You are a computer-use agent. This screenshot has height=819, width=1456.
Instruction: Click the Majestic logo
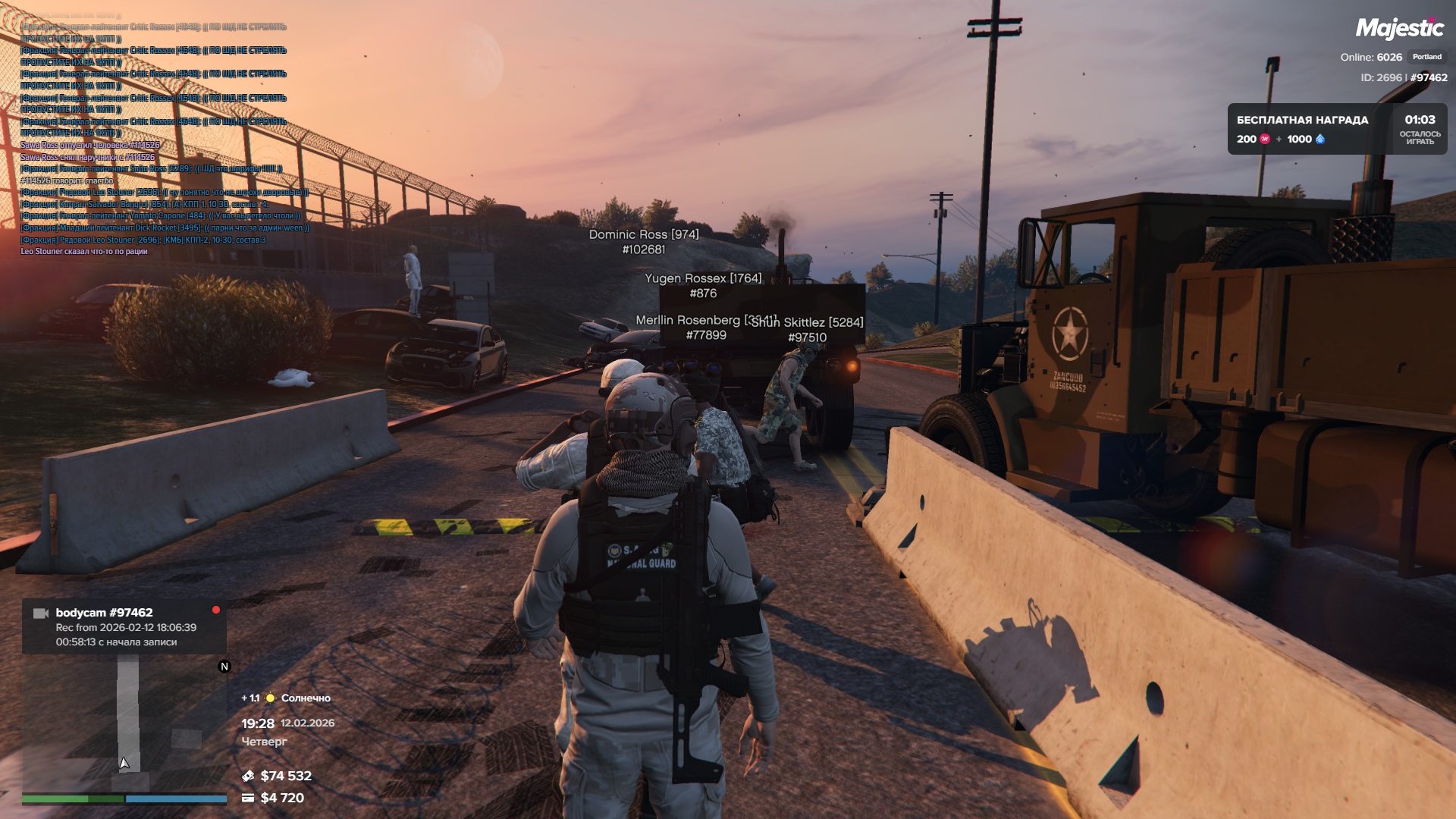[1399, 29]
